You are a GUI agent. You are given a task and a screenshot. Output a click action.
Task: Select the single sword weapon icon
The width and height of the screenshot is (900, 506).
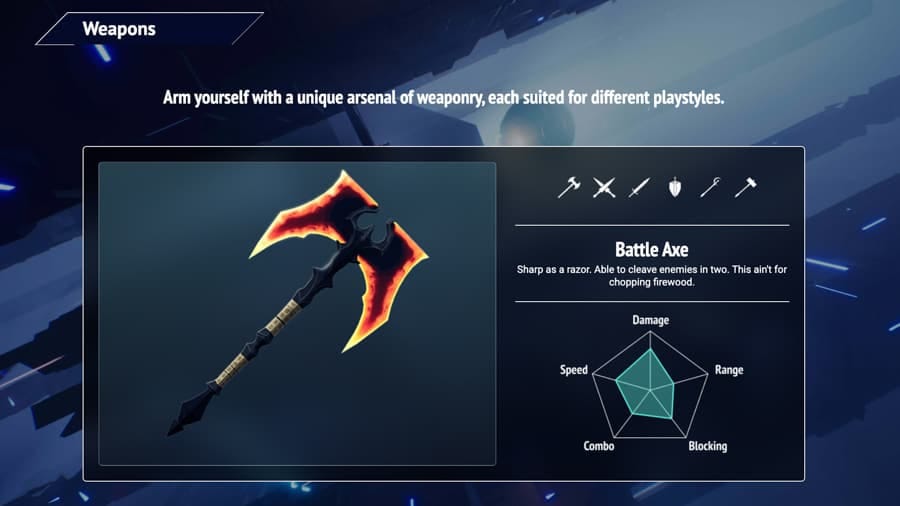coord(639,187)
